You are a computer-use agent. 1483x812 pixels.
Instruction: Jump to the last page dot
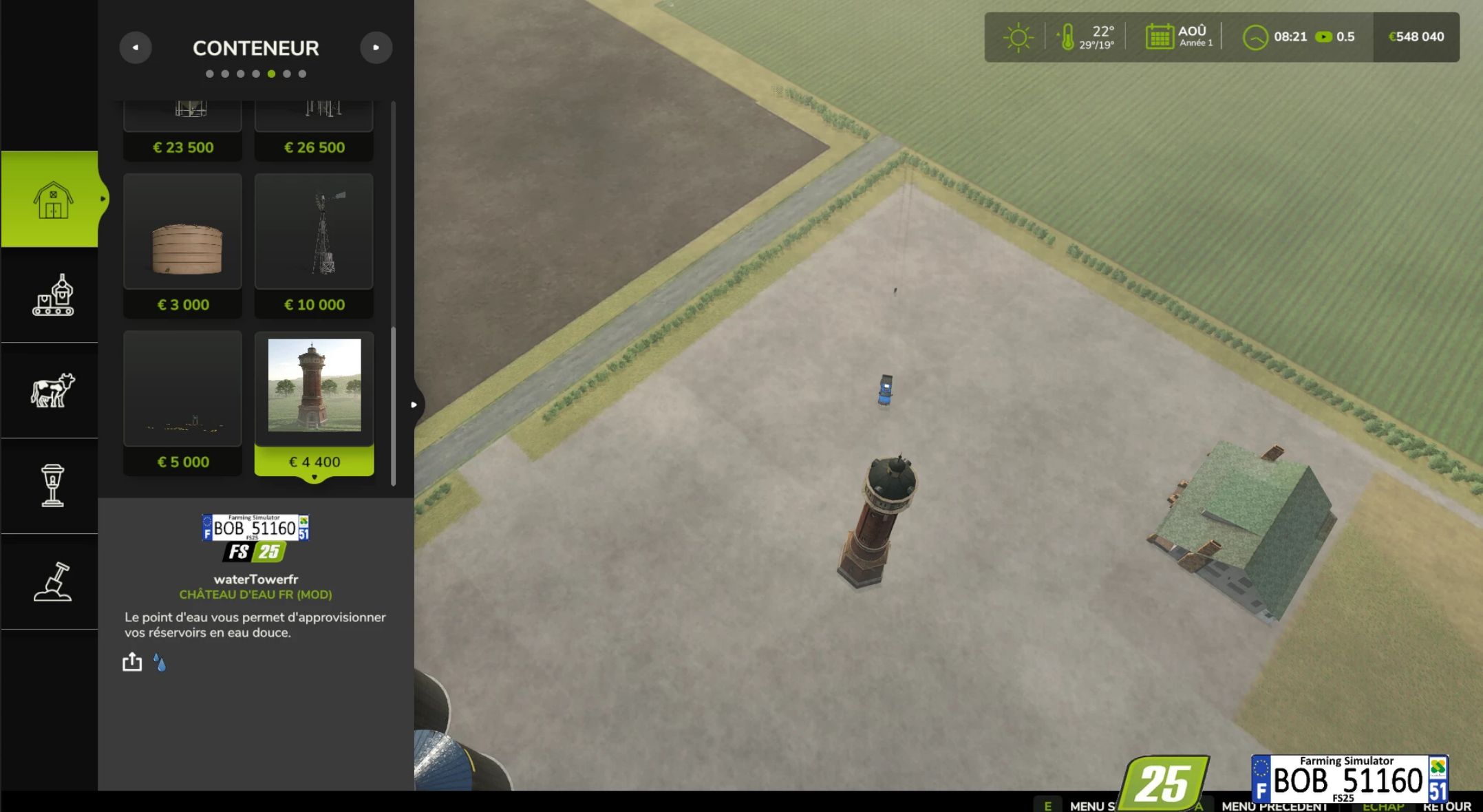point(302,74)
